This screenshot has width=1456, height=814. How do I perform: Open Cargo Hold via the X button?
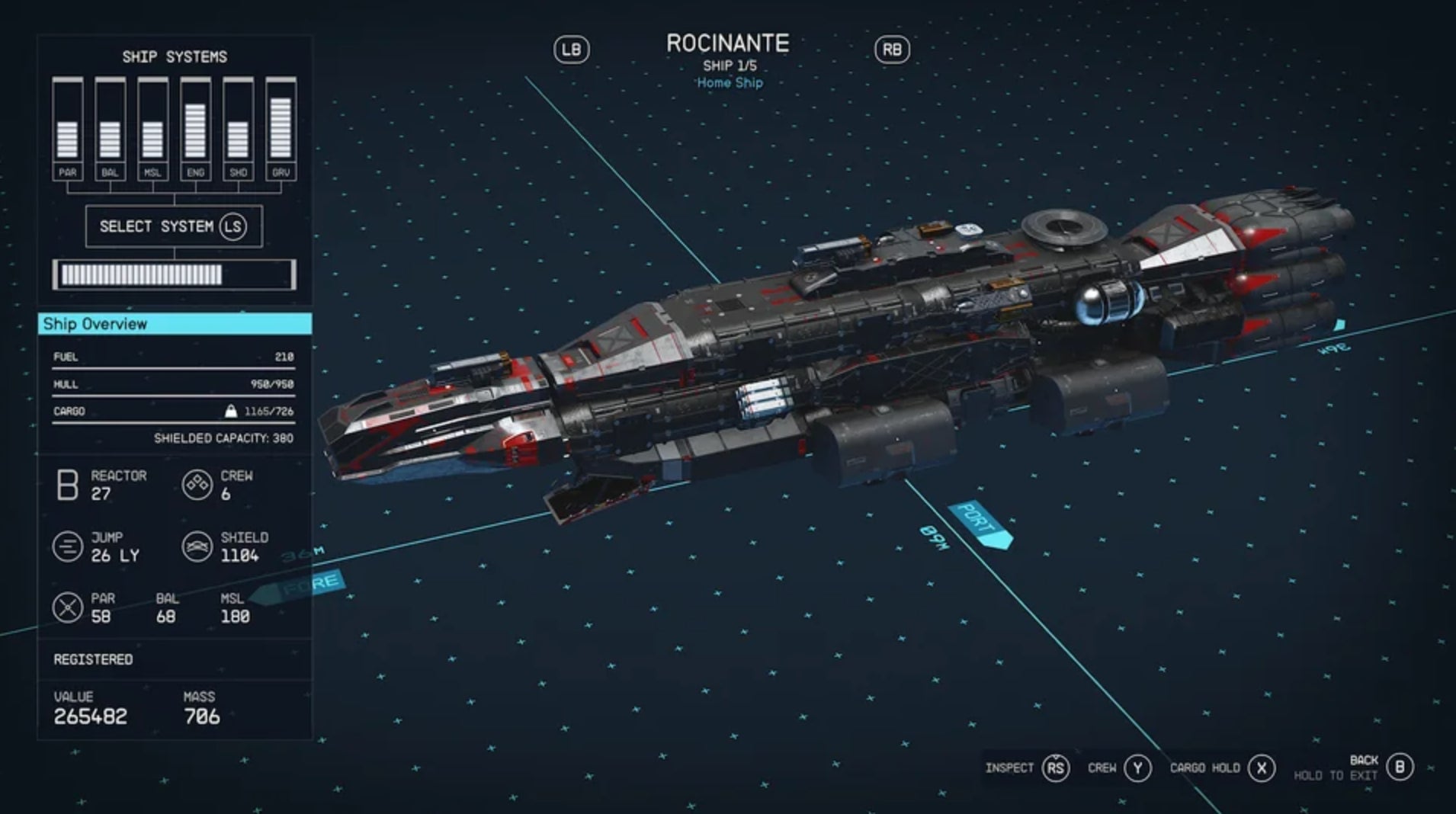click(x=1259, y=768)
